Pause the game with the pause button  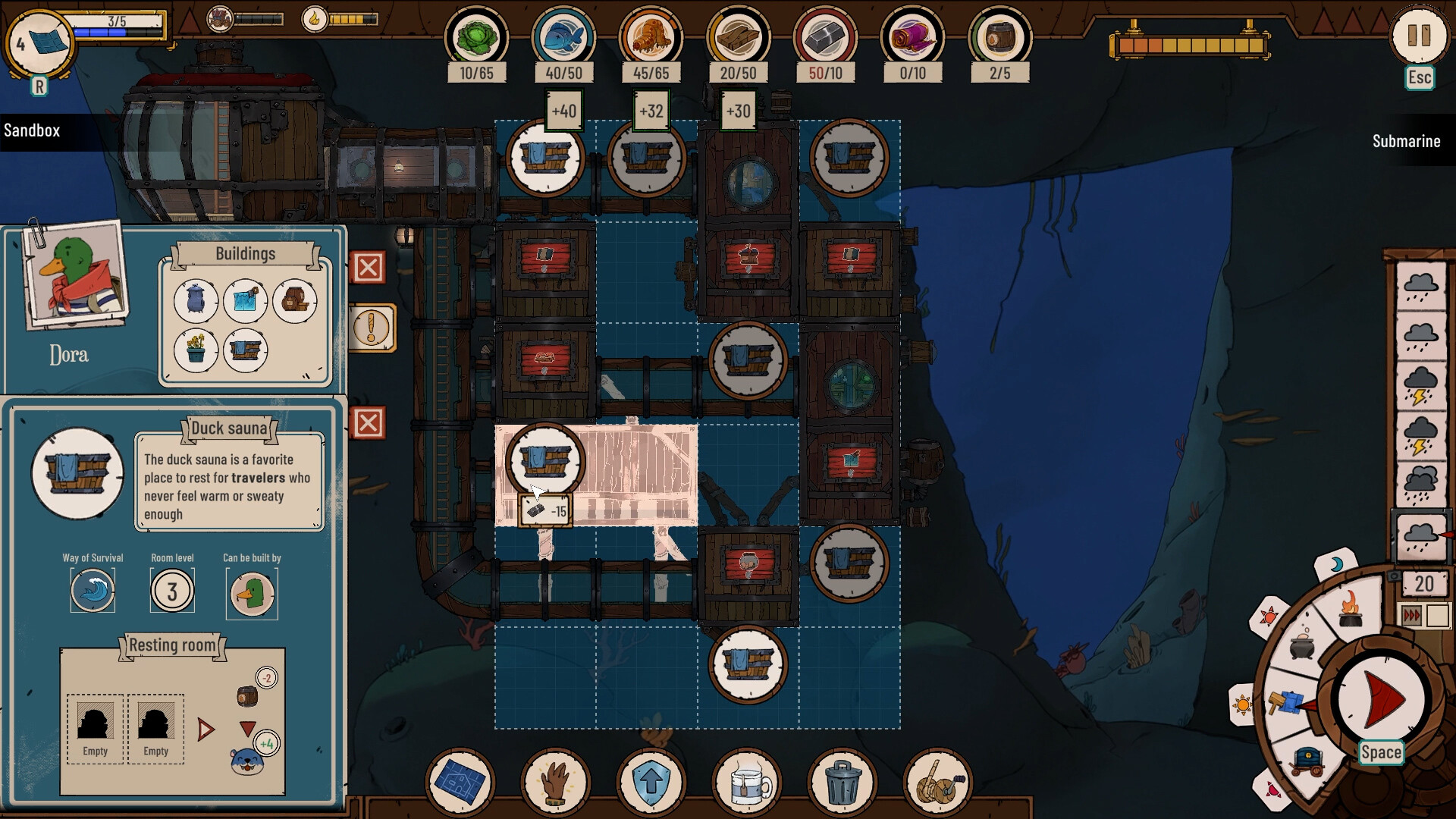point(1418,36)
